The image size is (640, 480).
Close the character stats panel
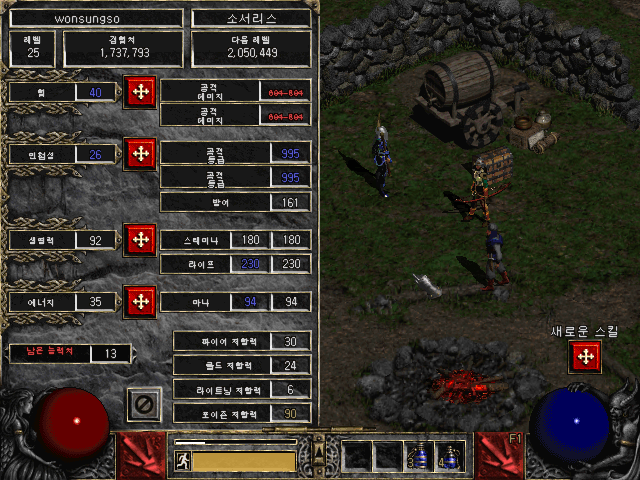click(x=144, y=404)
